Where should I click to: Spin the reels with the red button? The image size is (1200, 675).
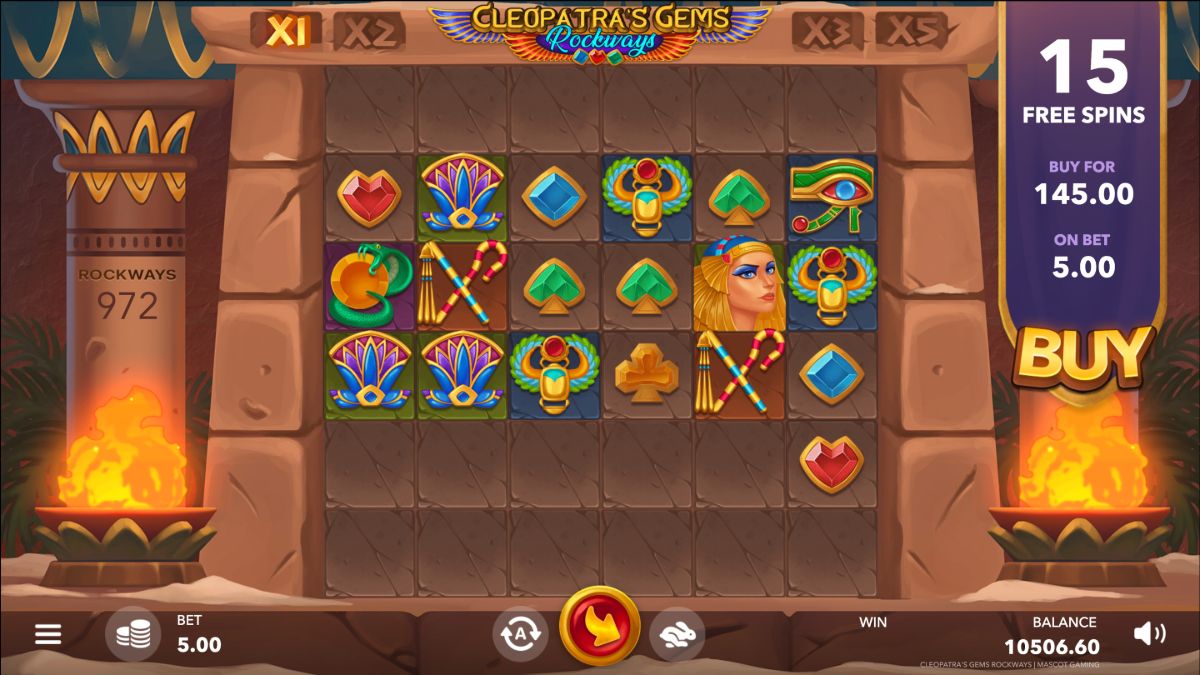(600, 627)
